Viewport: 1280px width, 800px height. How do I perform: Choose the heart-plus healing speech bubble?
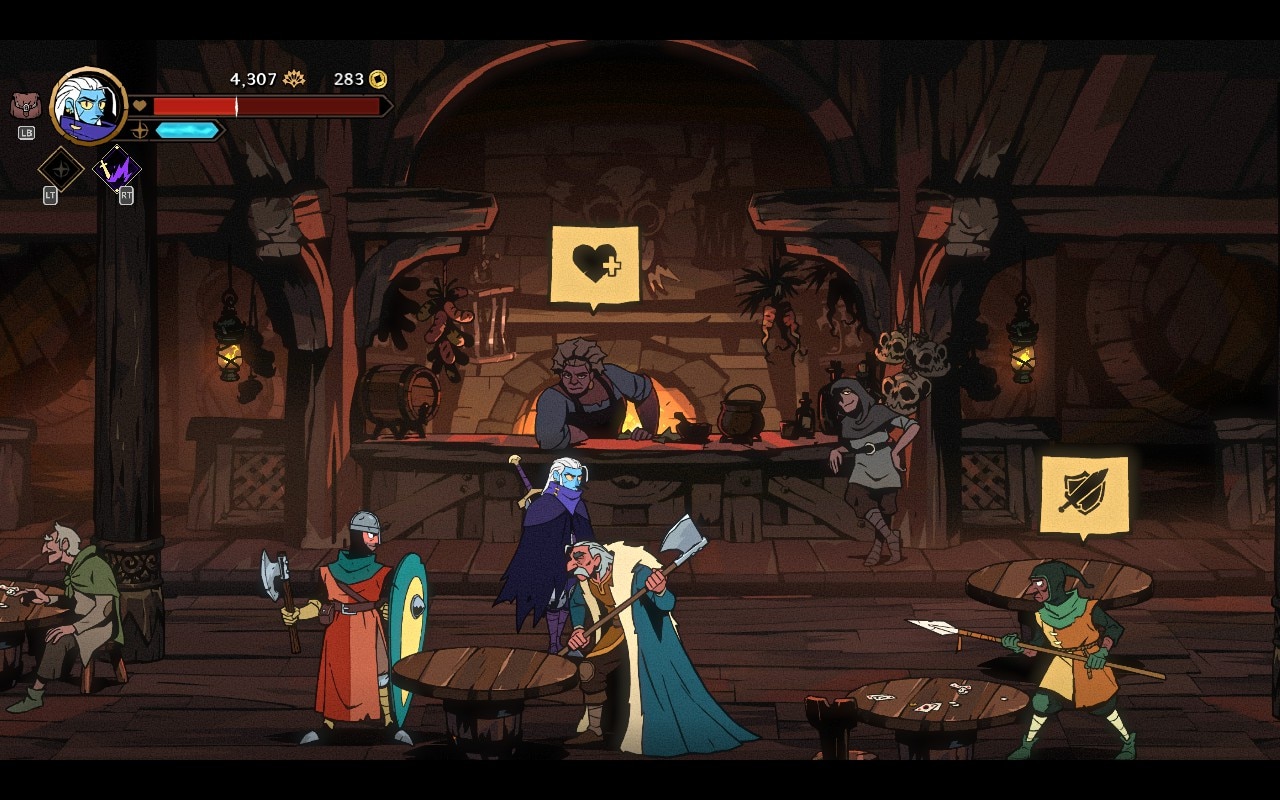click(595, 264)
